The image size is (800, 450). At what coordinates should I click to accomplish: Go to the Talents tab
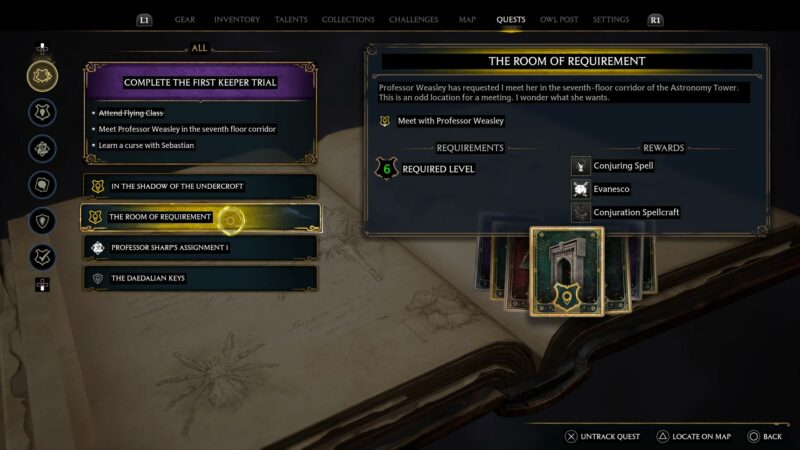[291, 19]
